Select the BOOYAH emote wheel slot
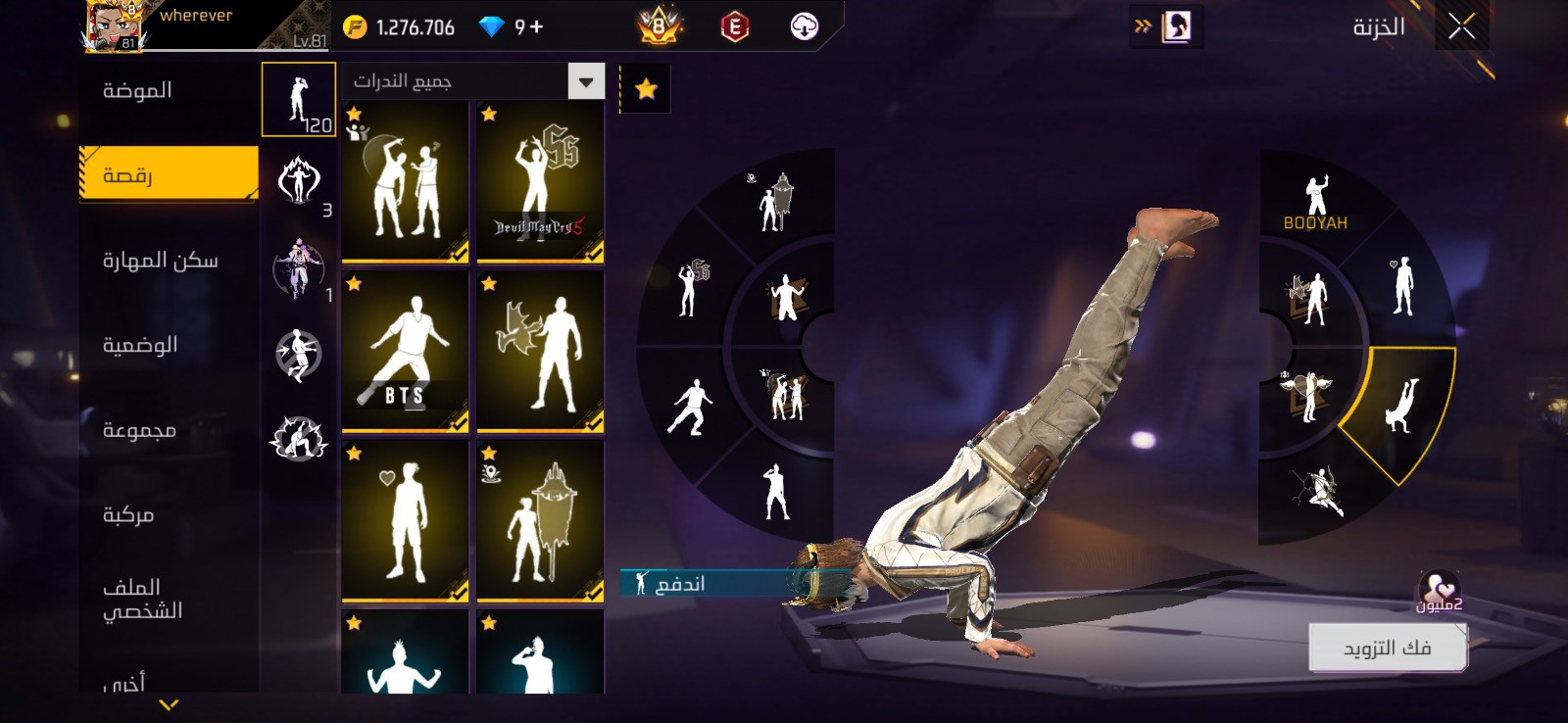Screen dimensions: 1568x723 click(x=1316, y=203)
